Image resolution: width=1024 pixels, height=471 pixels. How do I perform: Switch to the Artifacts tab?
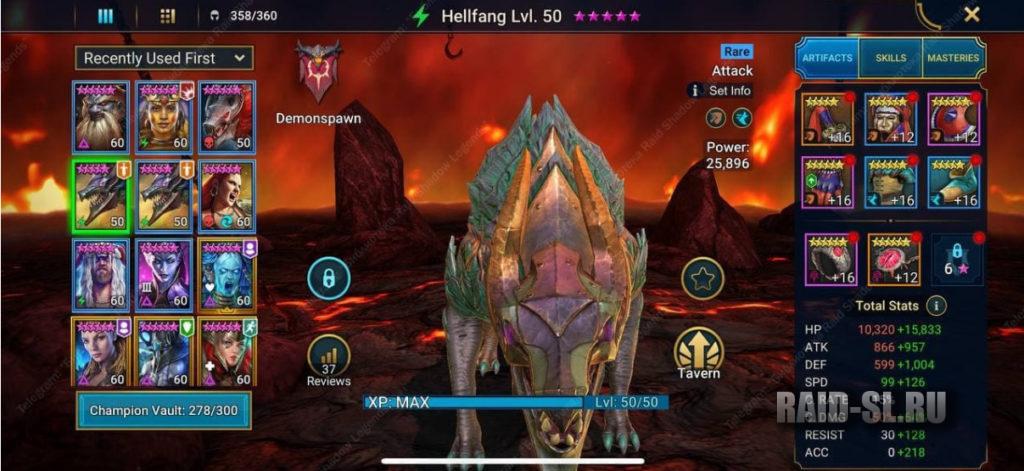pos(827,58)
